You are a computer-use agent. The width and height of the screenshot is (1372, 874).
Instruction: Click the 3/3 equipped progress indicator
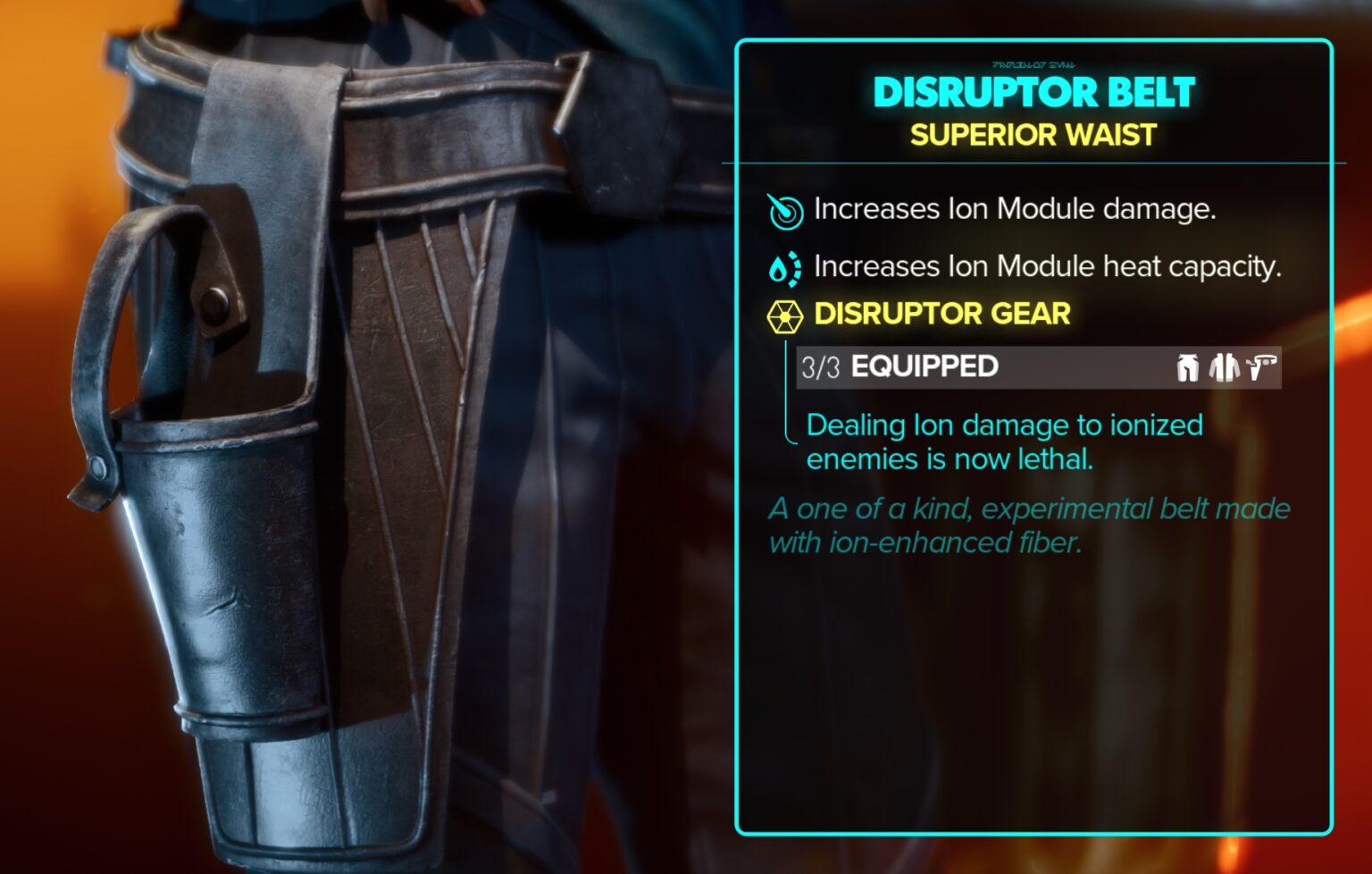coord(823,366)
